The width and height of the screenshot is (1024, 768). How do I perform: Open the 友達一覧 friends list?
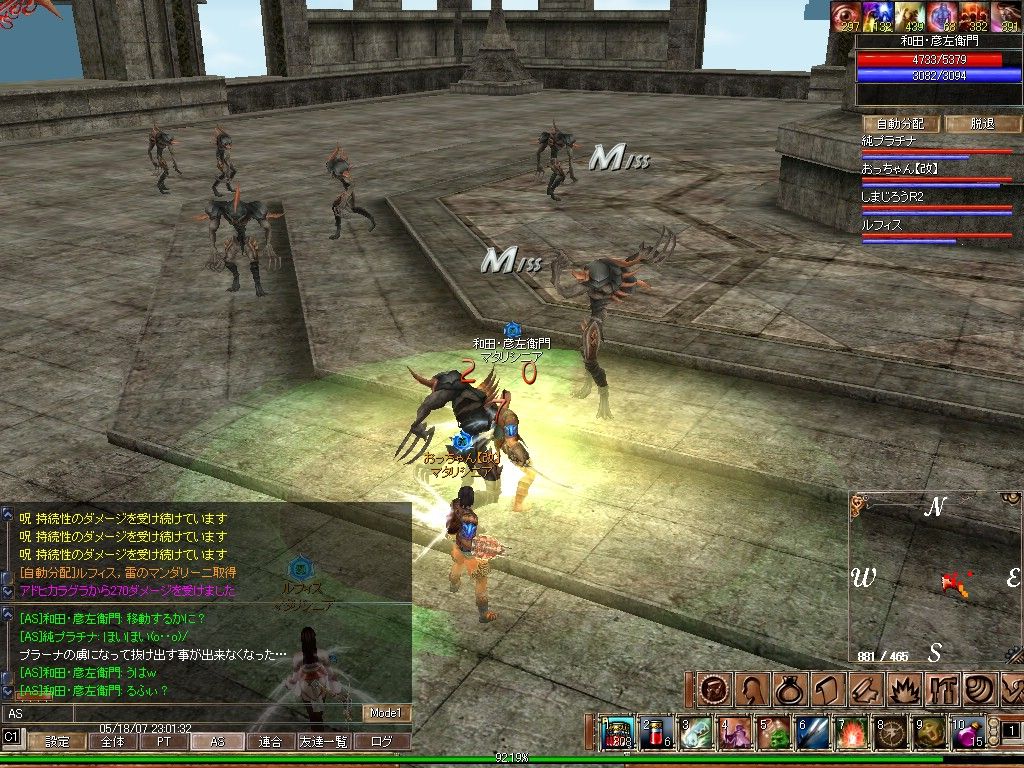pyautogui.click(x=324, y=742)
